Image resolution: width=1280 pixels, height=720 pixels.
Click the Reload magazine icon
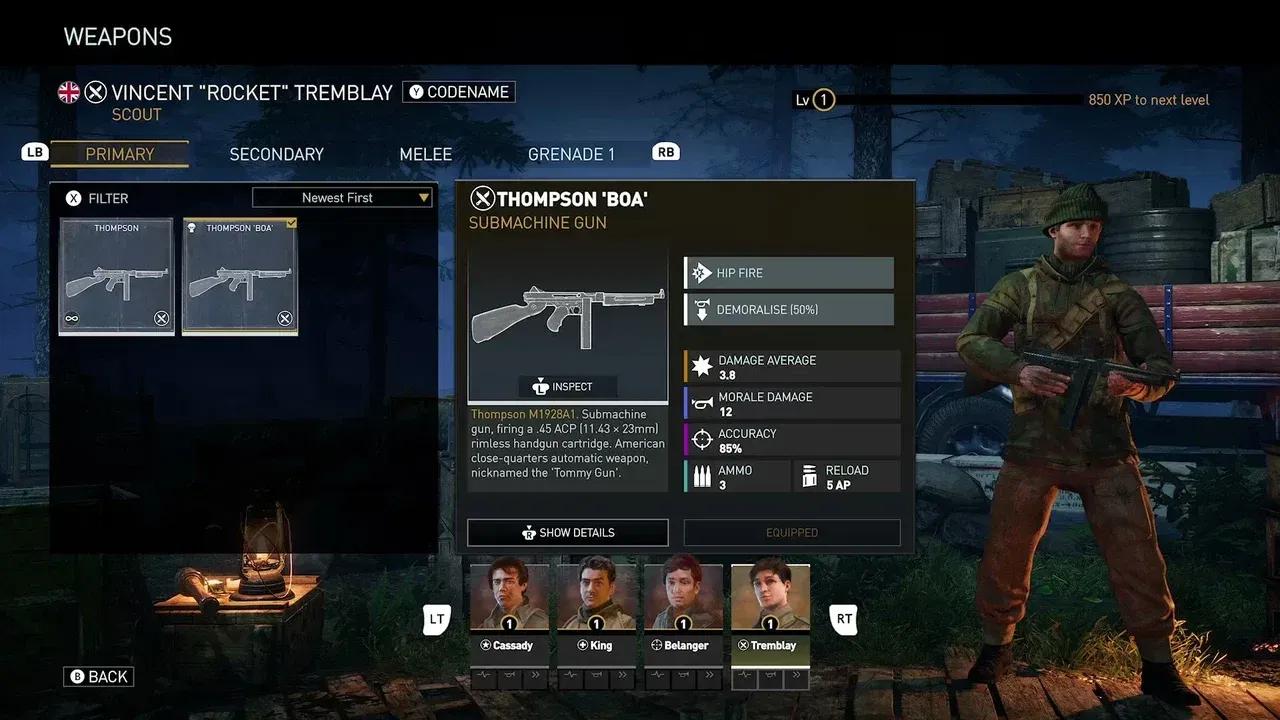(x=810, y=475)
